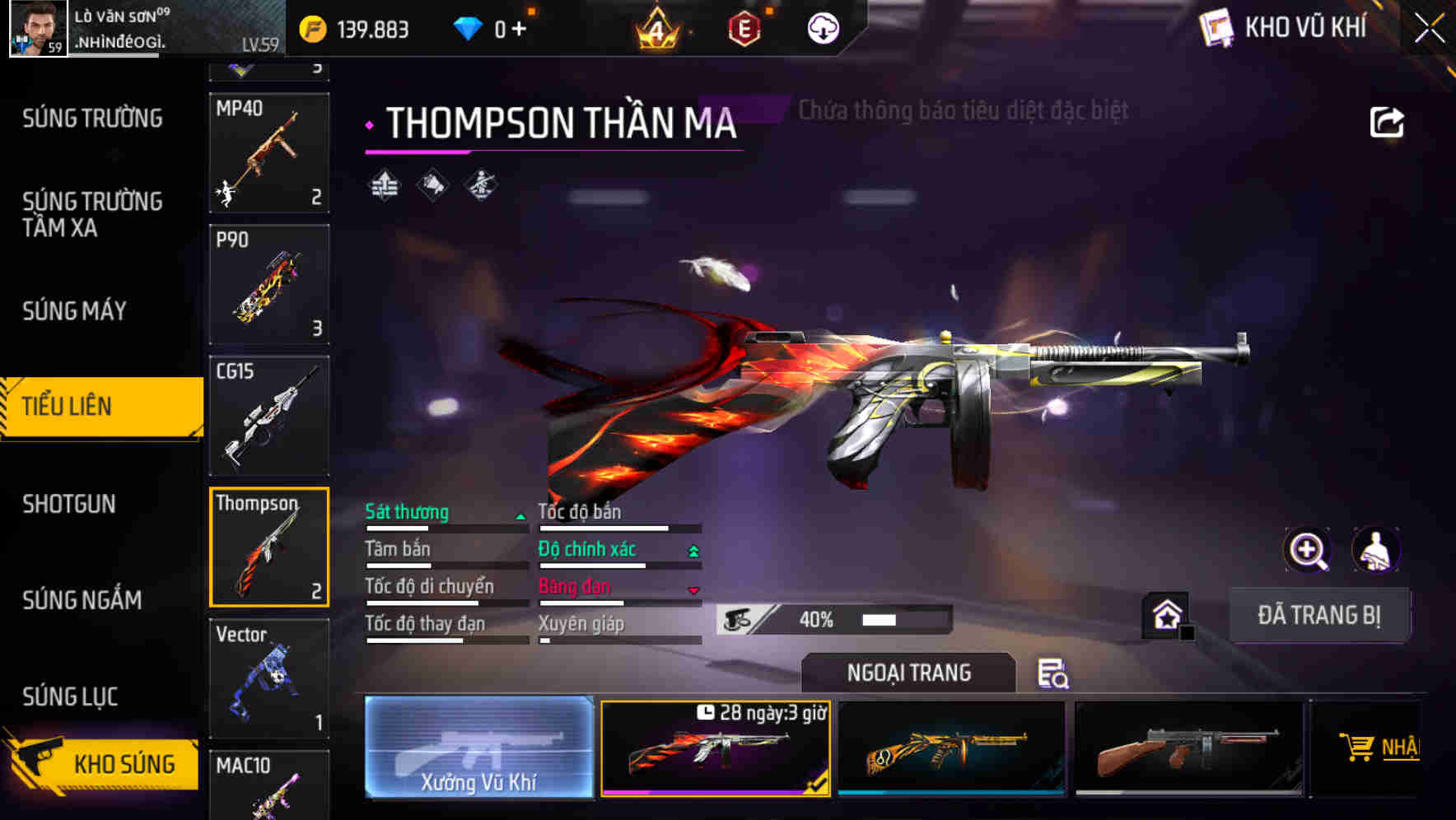The height and width of the screenshot is (820, 1456).
Task: Select the default wooden Thompson skin
Action: tap(1188, 748)
